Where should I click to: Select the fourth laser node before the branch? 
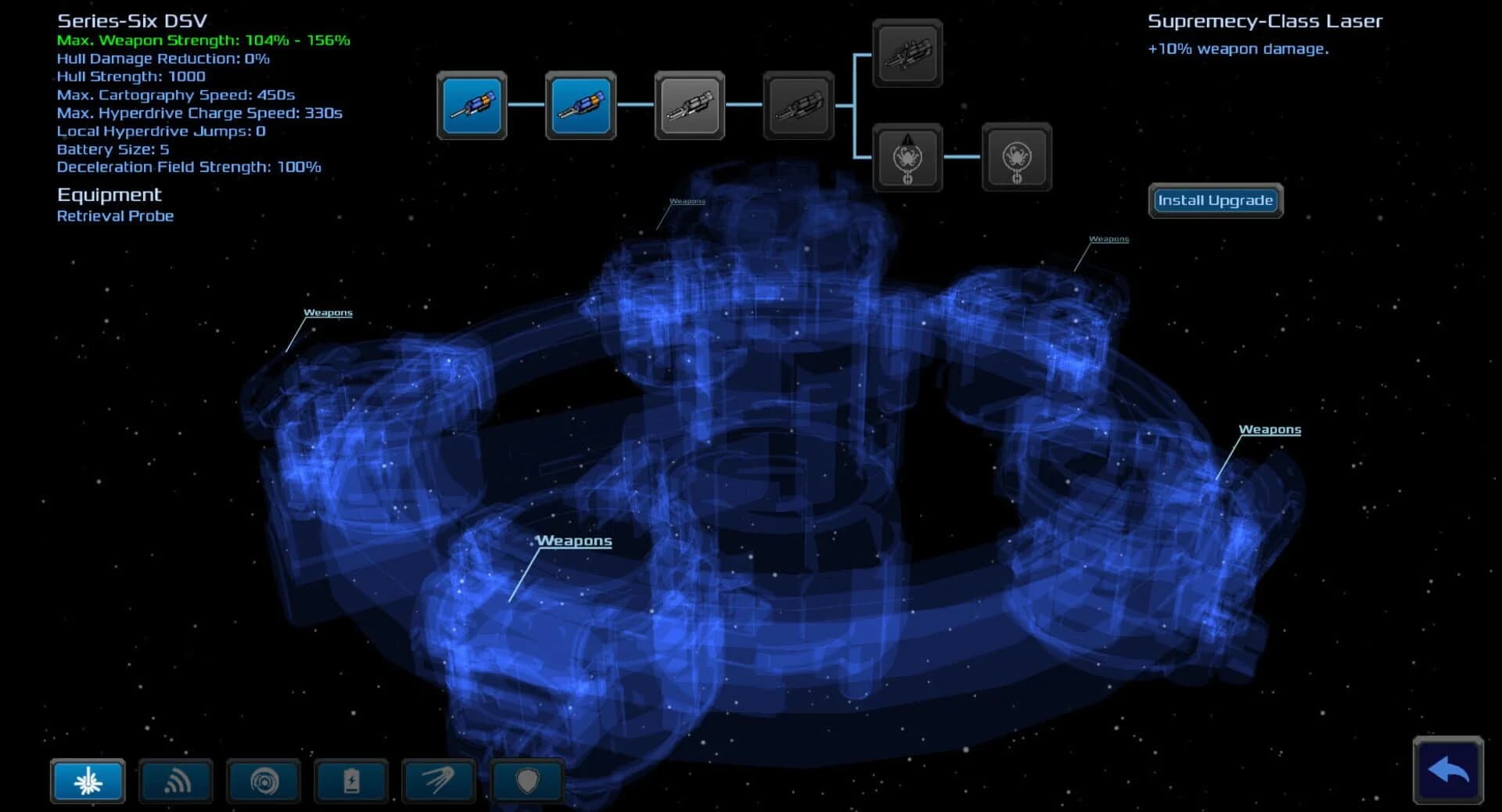pos(798,105)
